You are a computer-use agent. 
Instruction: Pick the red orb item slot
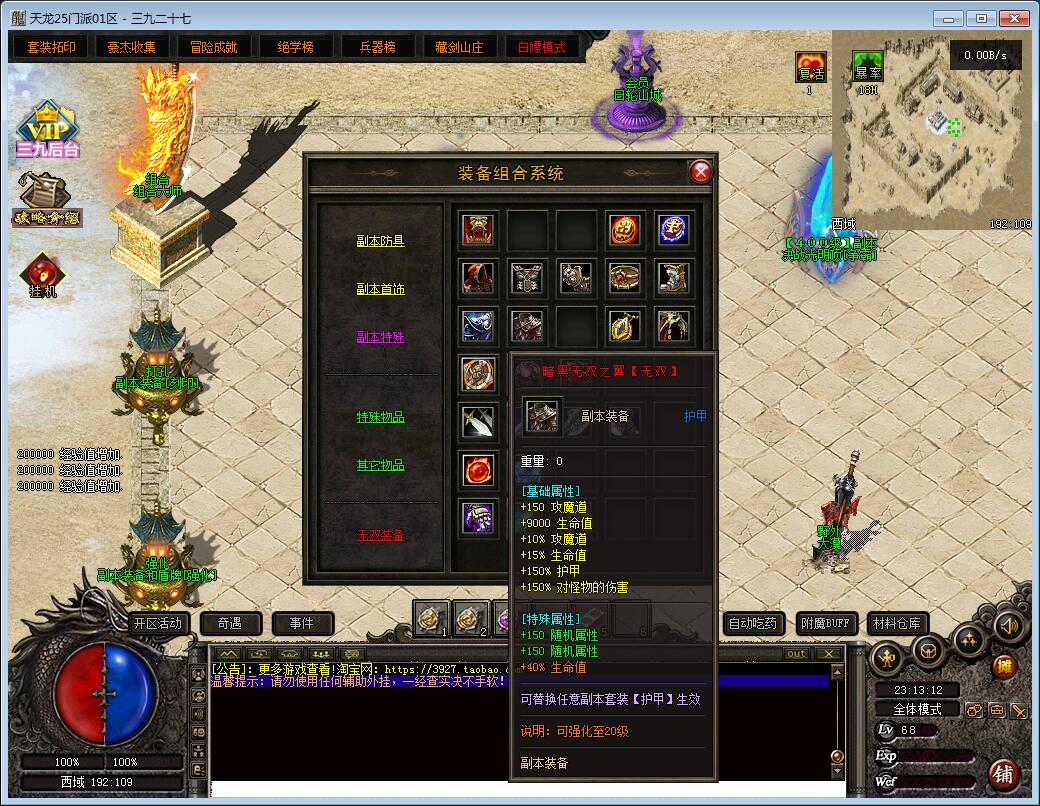tap(478, 469)
